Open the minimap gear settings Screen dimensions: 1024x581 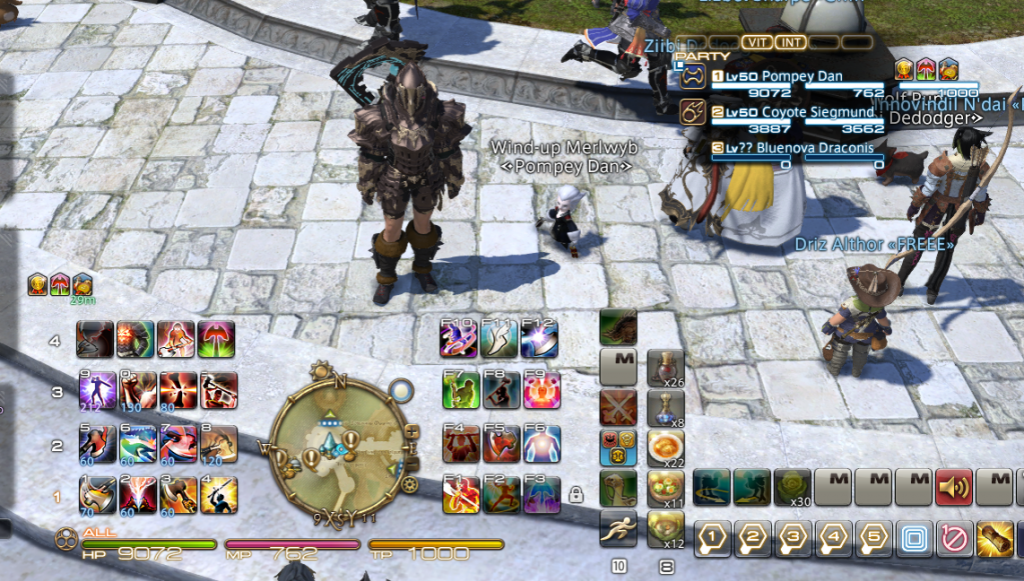pyautogui.click(x=409, y=485)
